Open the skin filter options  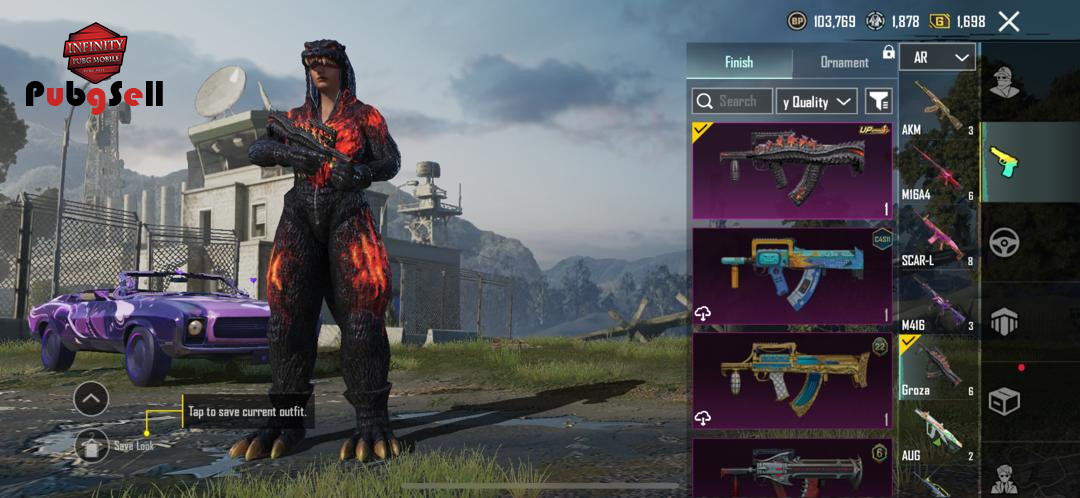[x=878, y=101]
